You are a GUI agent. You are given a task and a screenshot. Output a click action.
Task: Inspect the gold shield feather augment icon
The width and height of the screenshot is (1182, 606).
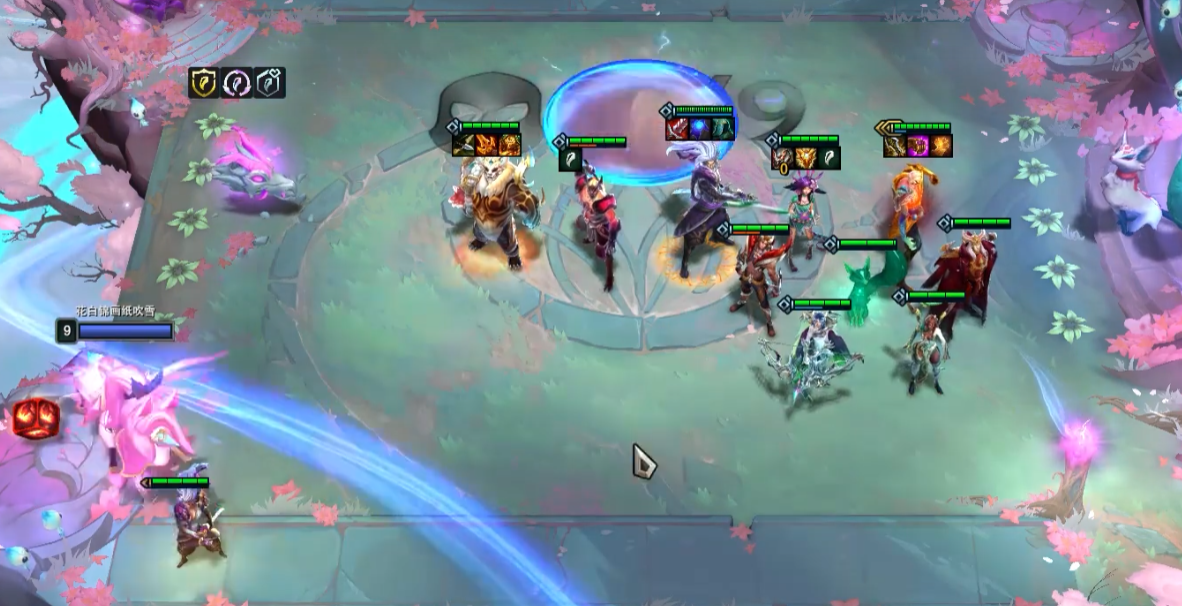[204, 83]
